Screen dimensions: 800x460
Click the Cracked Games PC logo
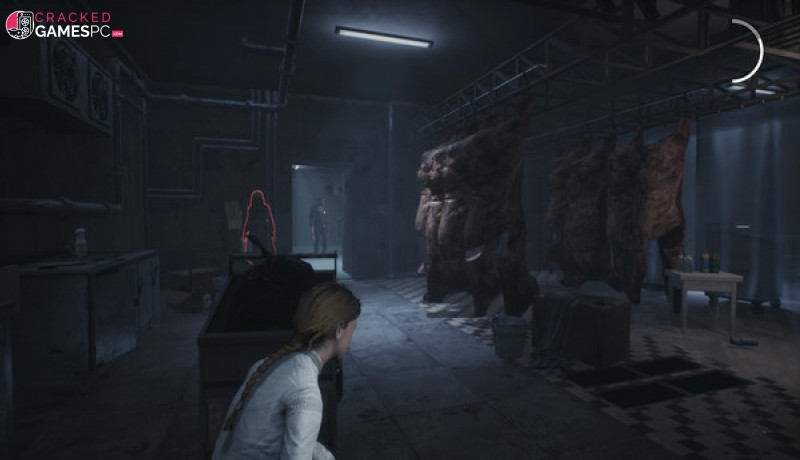coord(62,25)
